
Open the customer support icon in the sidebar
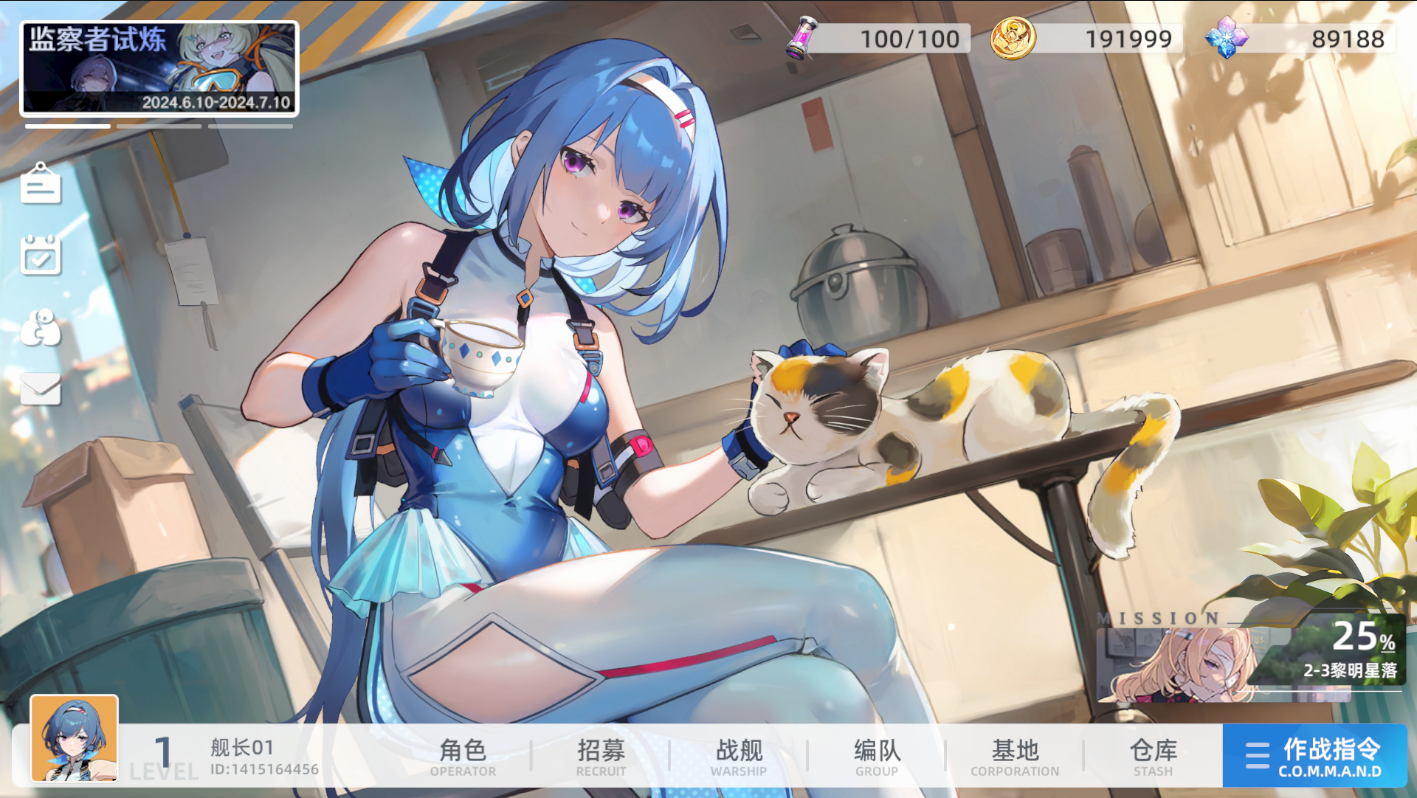[40, 326]
